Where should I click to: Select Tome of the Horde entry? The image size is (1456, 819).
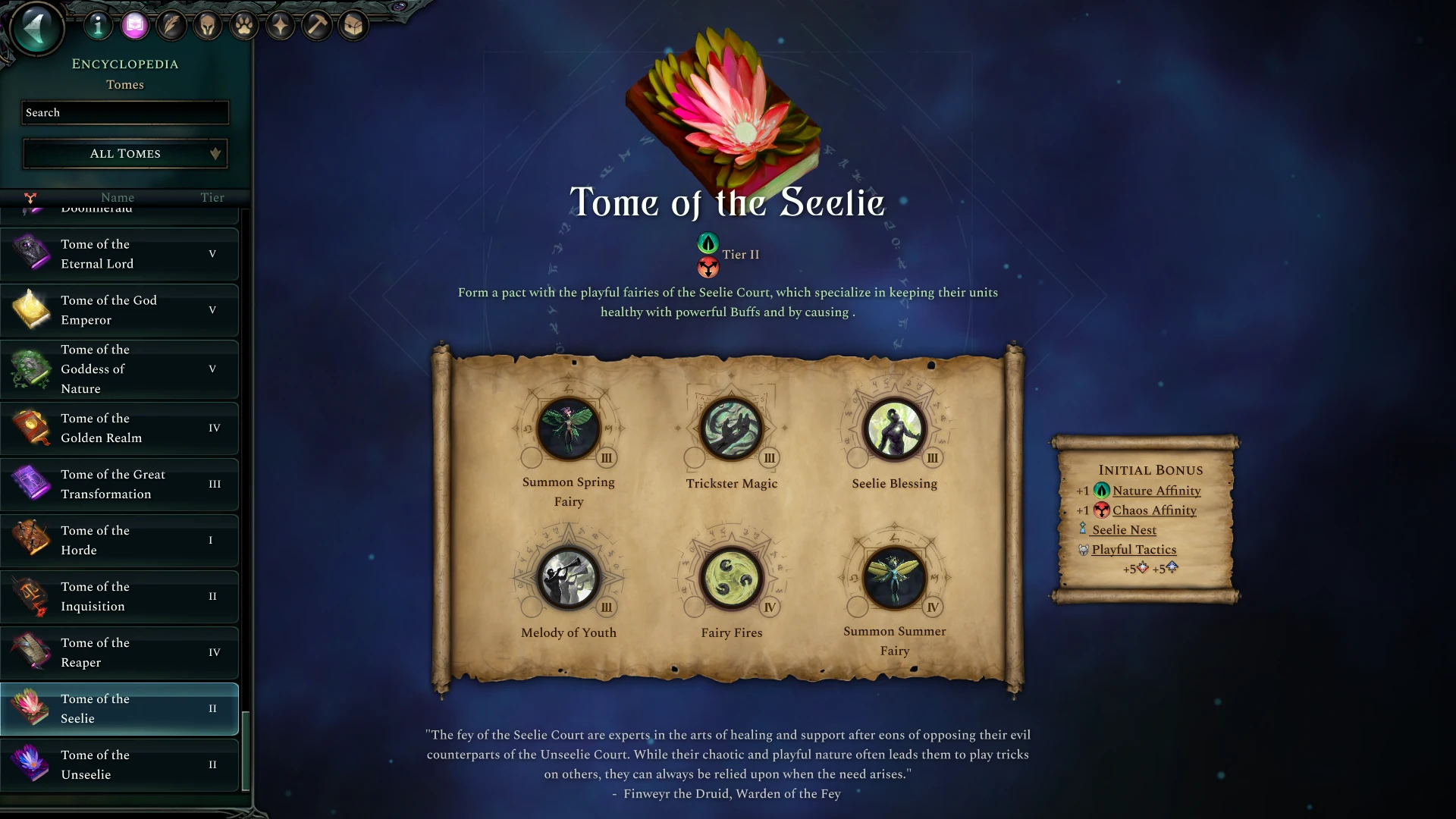tap(120, 540)
